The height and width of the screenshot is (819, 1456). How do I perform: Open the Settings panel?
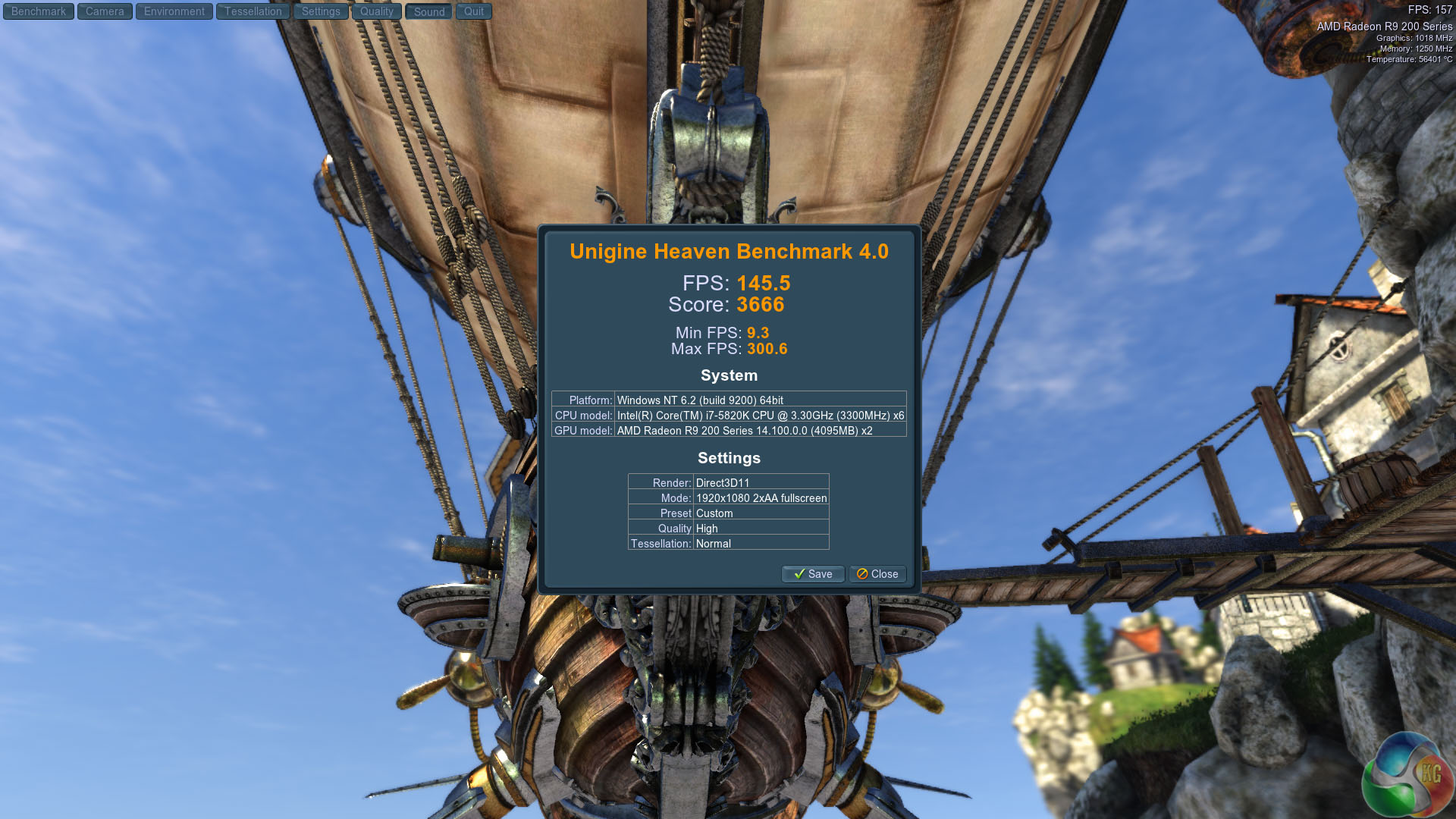click(x=321, y=11)
